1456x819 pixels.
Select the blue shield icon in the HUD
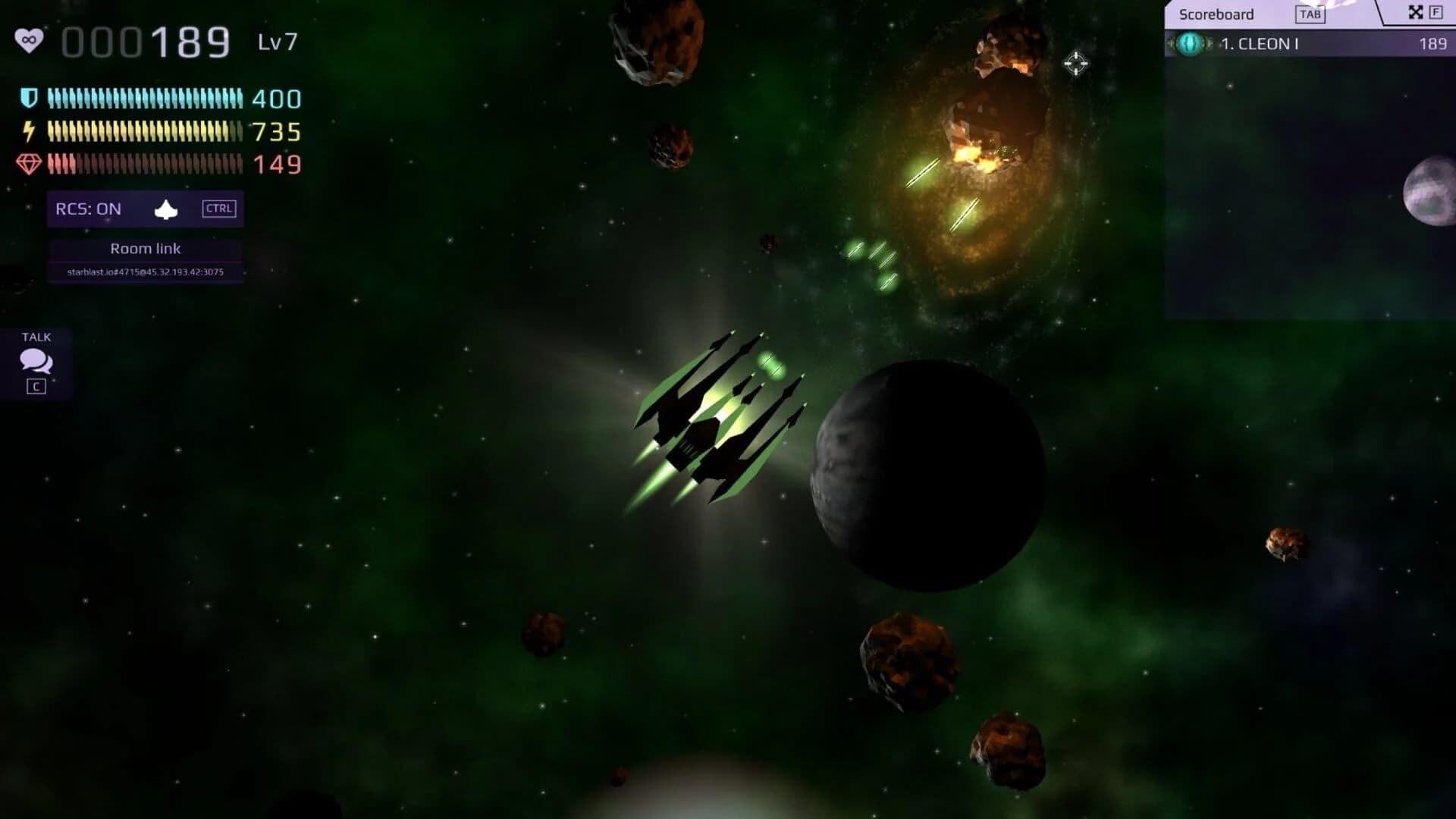click(29, 98)
